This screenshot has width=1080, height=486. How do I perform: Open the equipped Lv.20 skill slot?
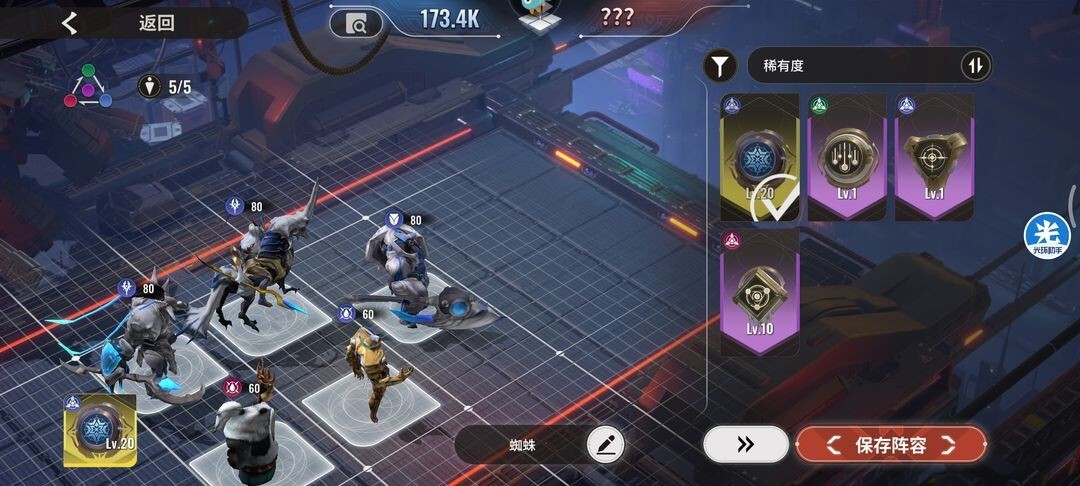(x=100, y=430)
